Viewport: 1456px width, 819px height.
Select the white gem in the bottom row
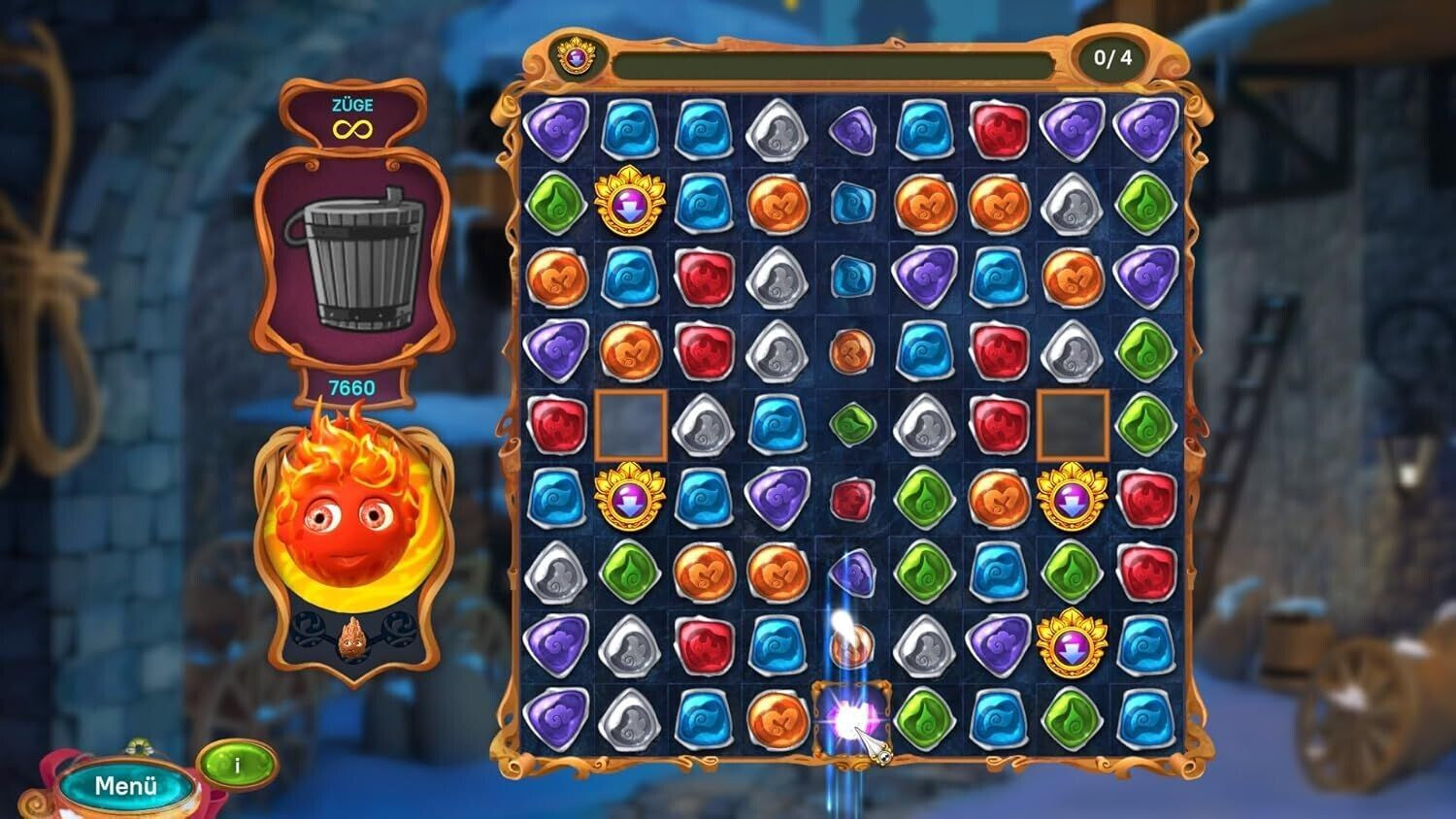630,719
